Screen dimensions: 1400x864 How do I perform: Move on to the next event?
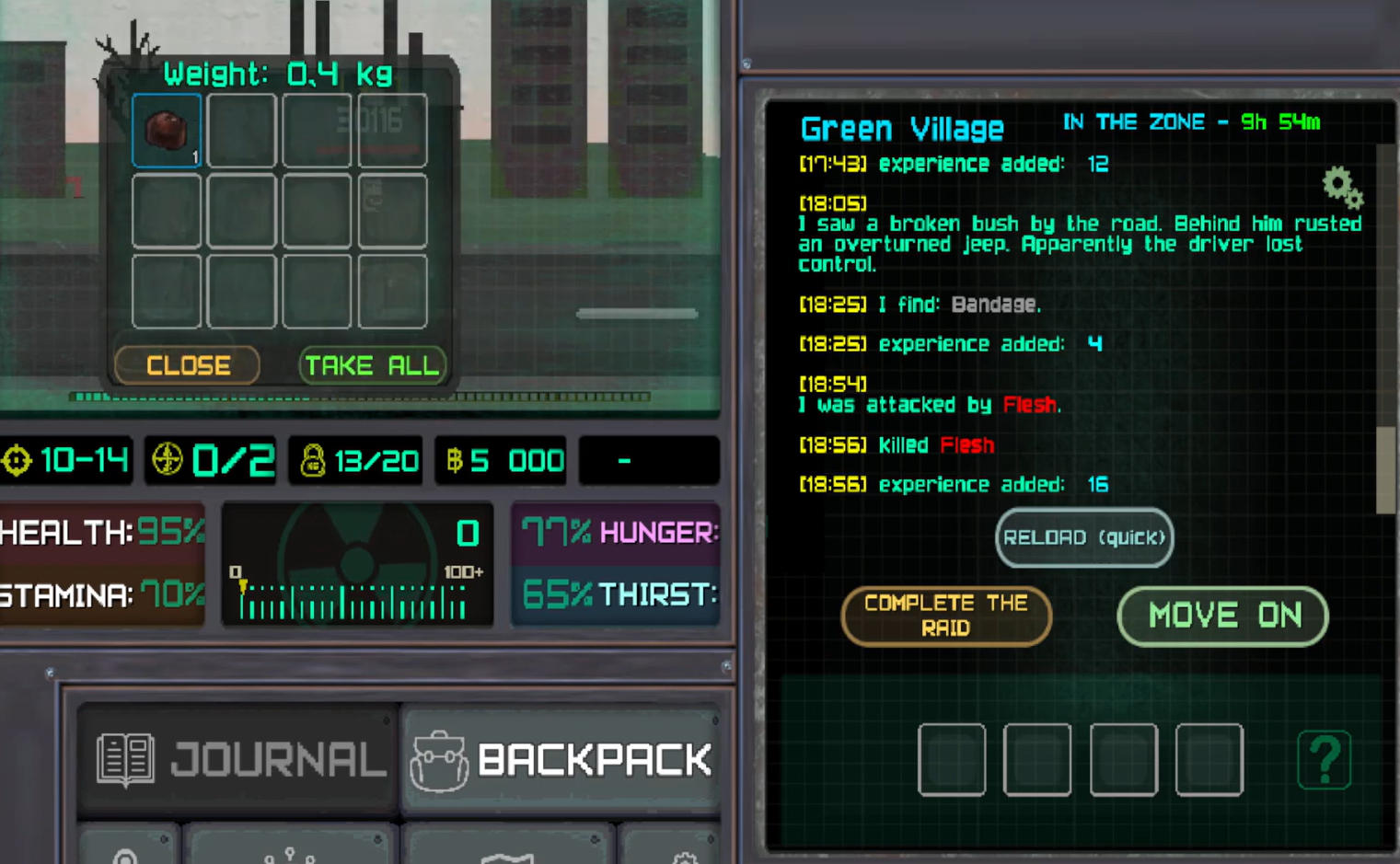[x=1223, y=616]
